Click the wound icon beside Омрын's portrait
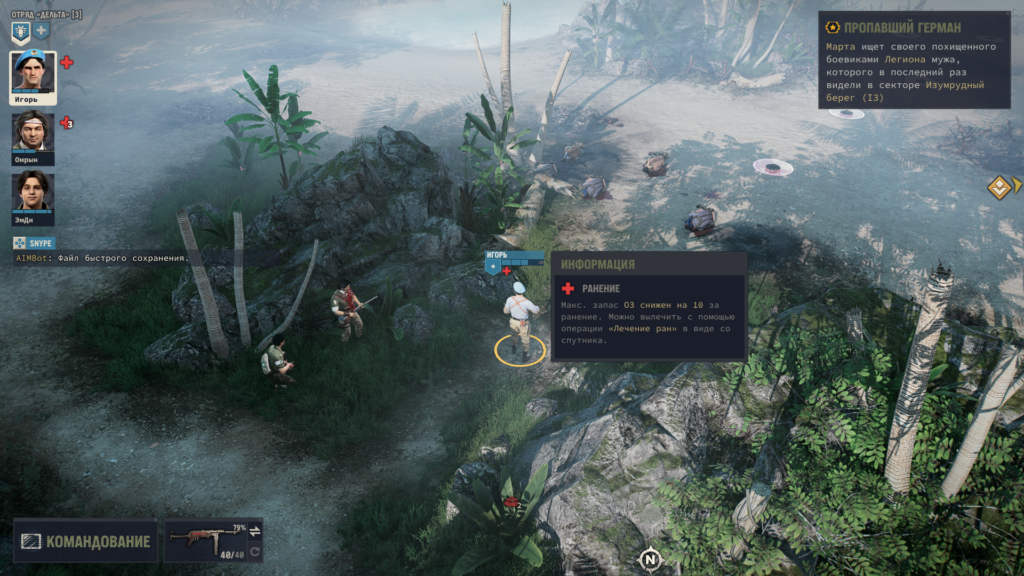This screenshot has width=1024, height=576. (x=66, y=123)
